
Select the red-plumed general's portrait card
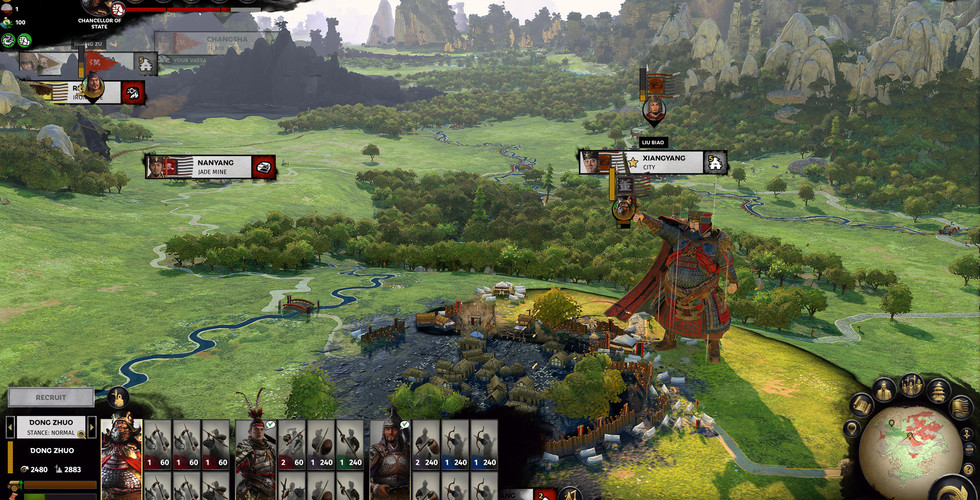[255, 457]
